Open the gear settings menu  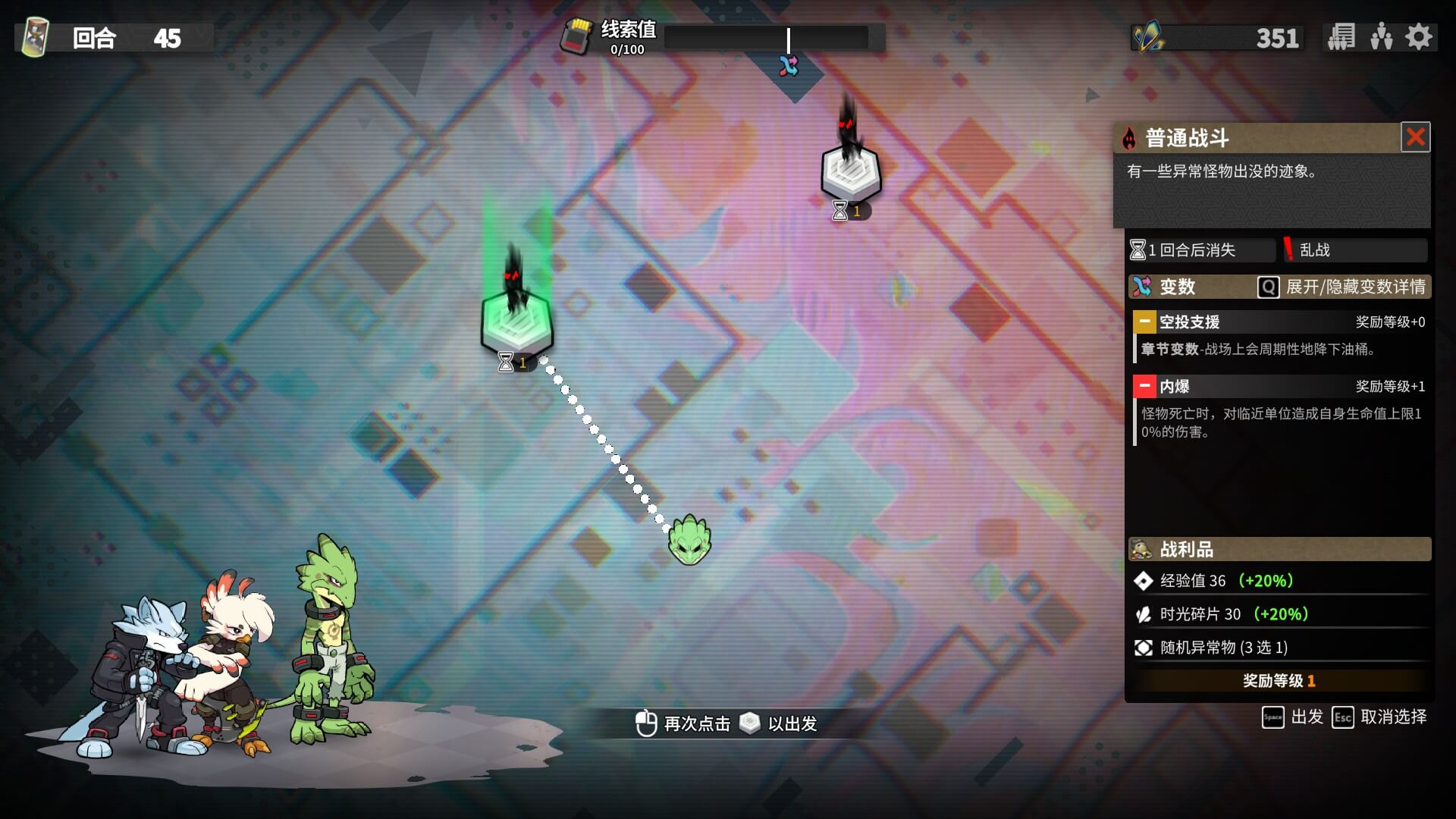(x=1419, y=37)
